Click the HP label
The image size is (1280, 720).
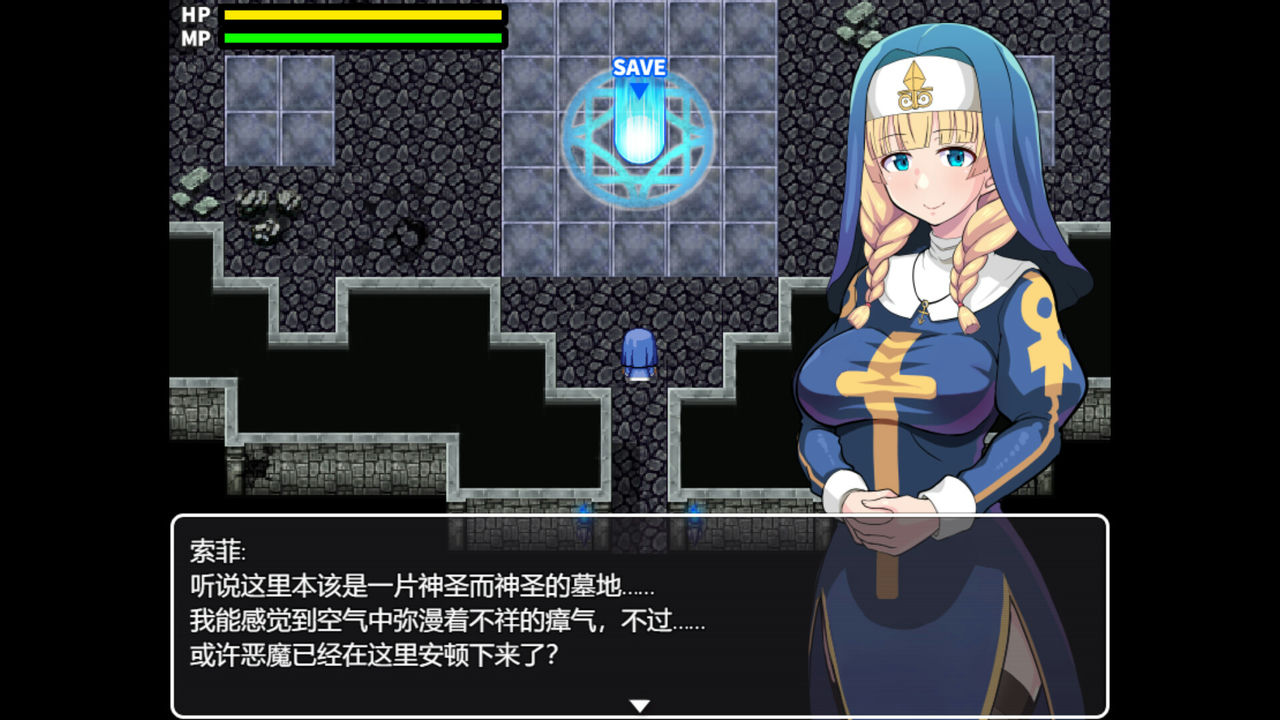(193, 16)
